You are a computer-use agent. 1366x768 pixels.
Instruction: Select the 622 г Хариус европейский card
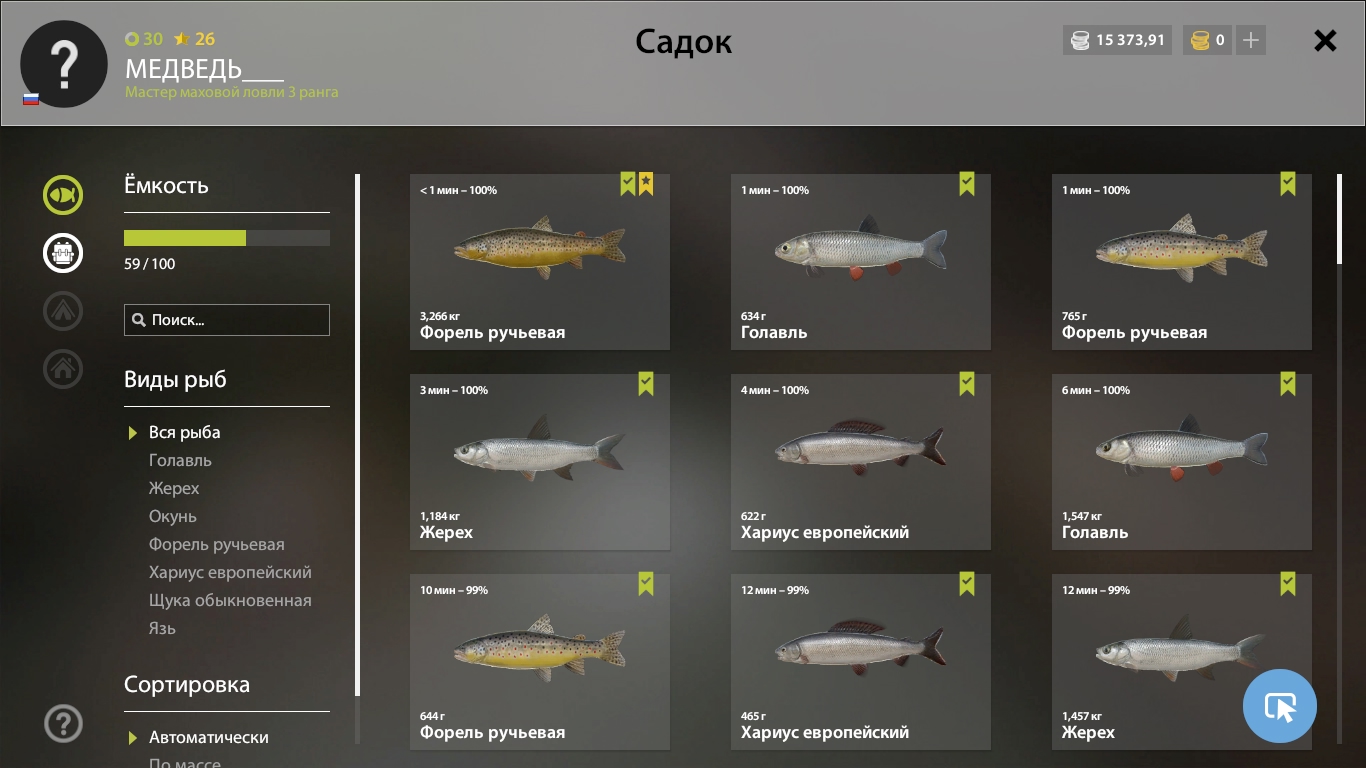pyautogui.click(x=861, y=462)
